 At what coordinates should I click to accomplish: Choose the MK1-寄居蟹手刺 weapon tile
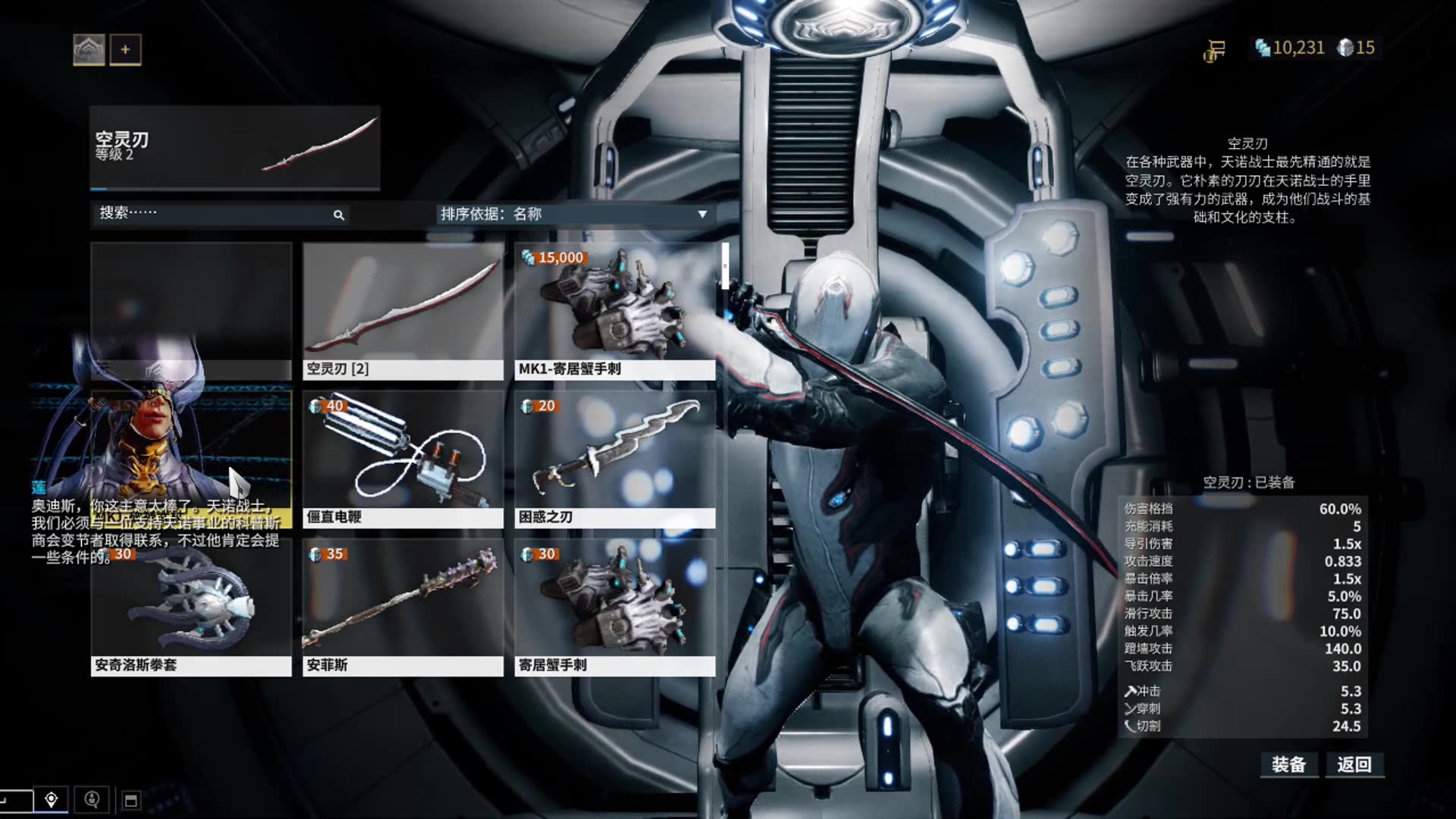pos(615,311)
